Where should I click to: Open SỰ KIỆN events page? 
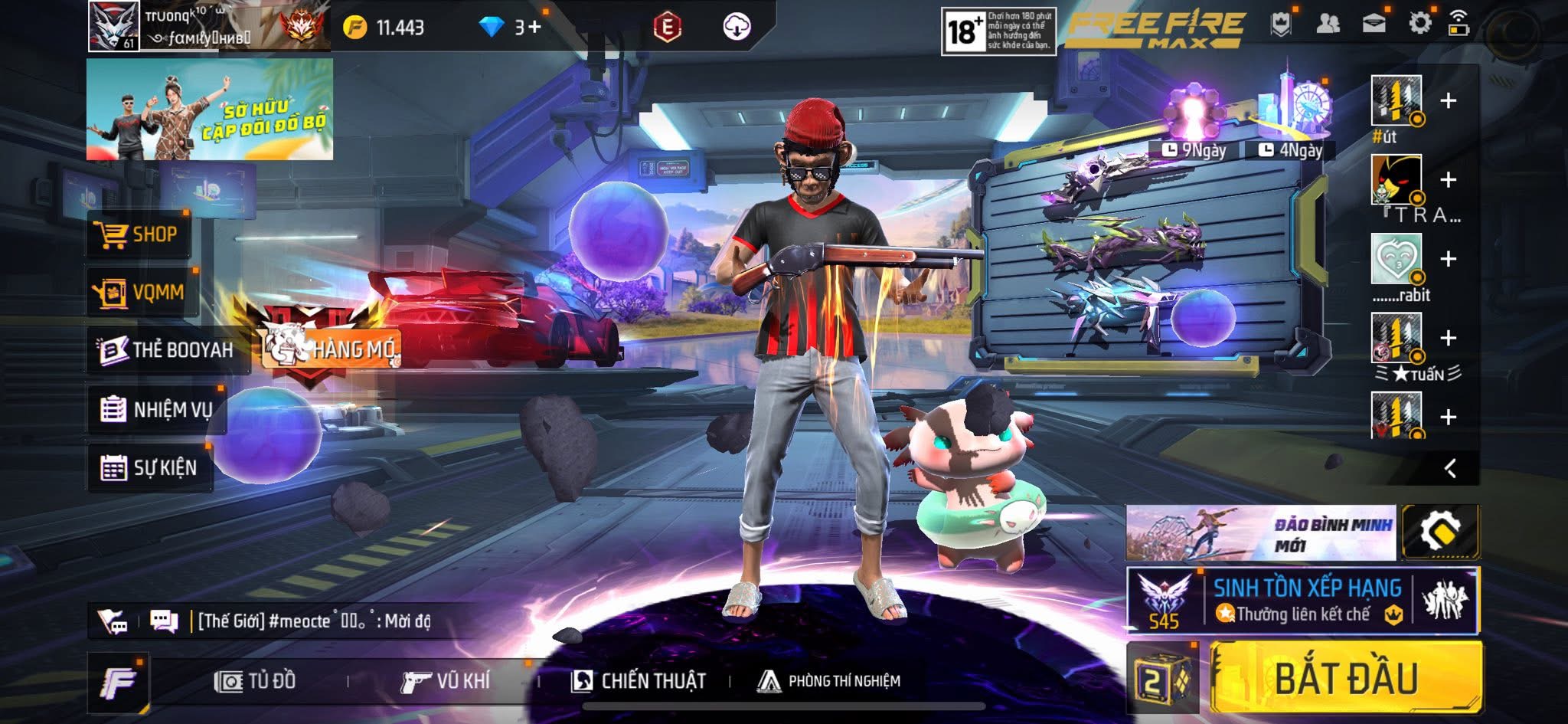pos(149,467)
